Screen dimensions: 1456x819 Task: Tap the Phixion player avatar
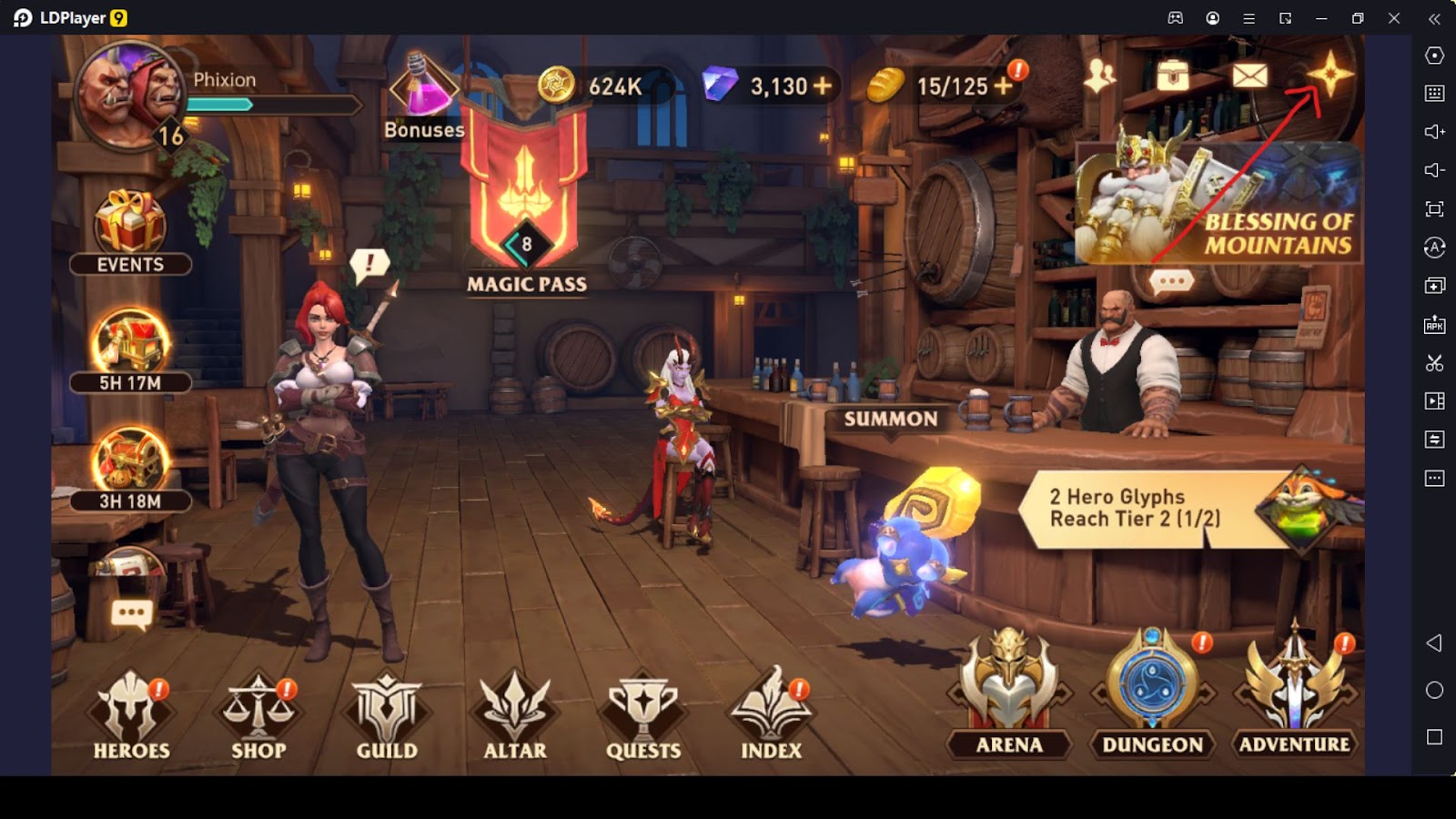[x=132, y=96]
